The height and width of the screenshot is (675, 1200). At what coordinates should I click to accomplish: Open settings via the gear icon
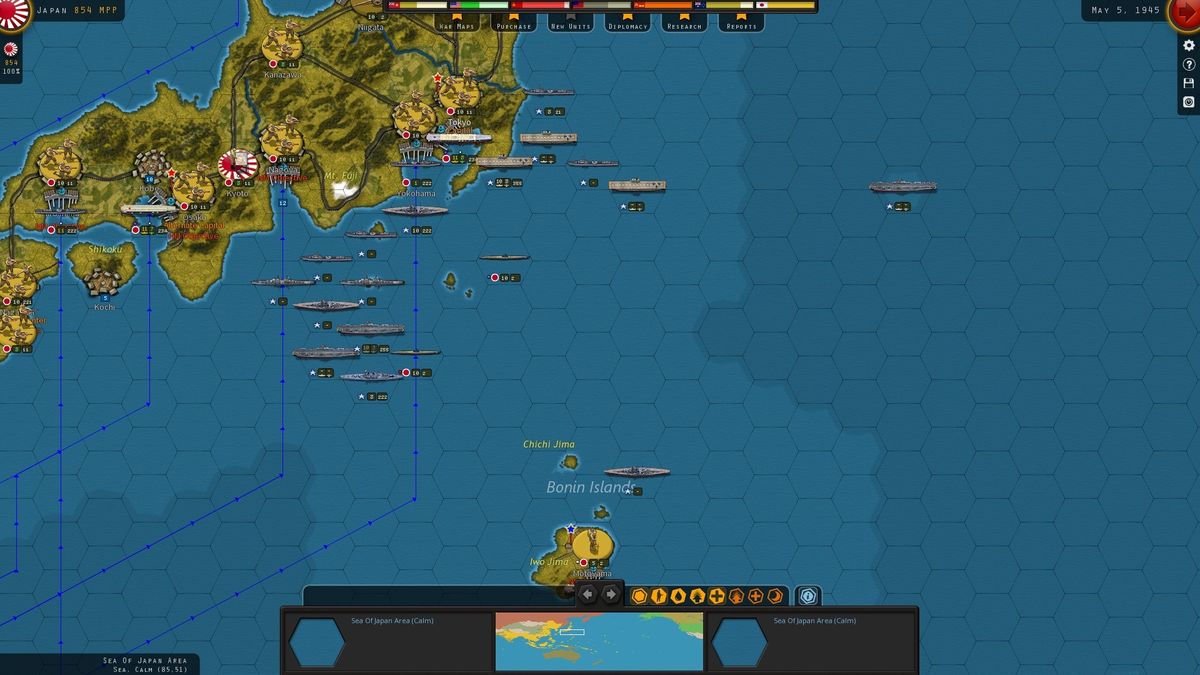[1189, 46]
